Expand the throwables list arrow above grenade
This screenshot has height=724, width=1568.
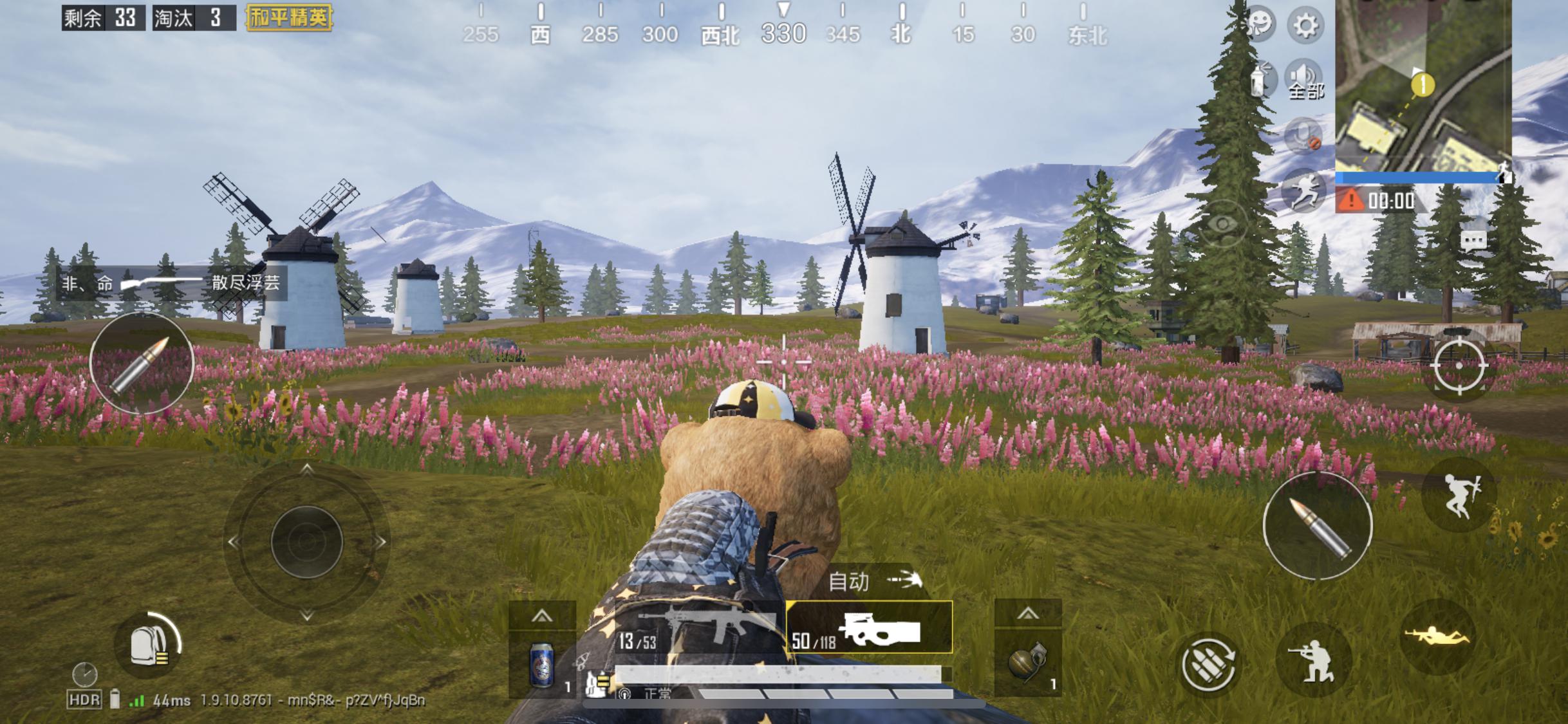pos(1027,614)
